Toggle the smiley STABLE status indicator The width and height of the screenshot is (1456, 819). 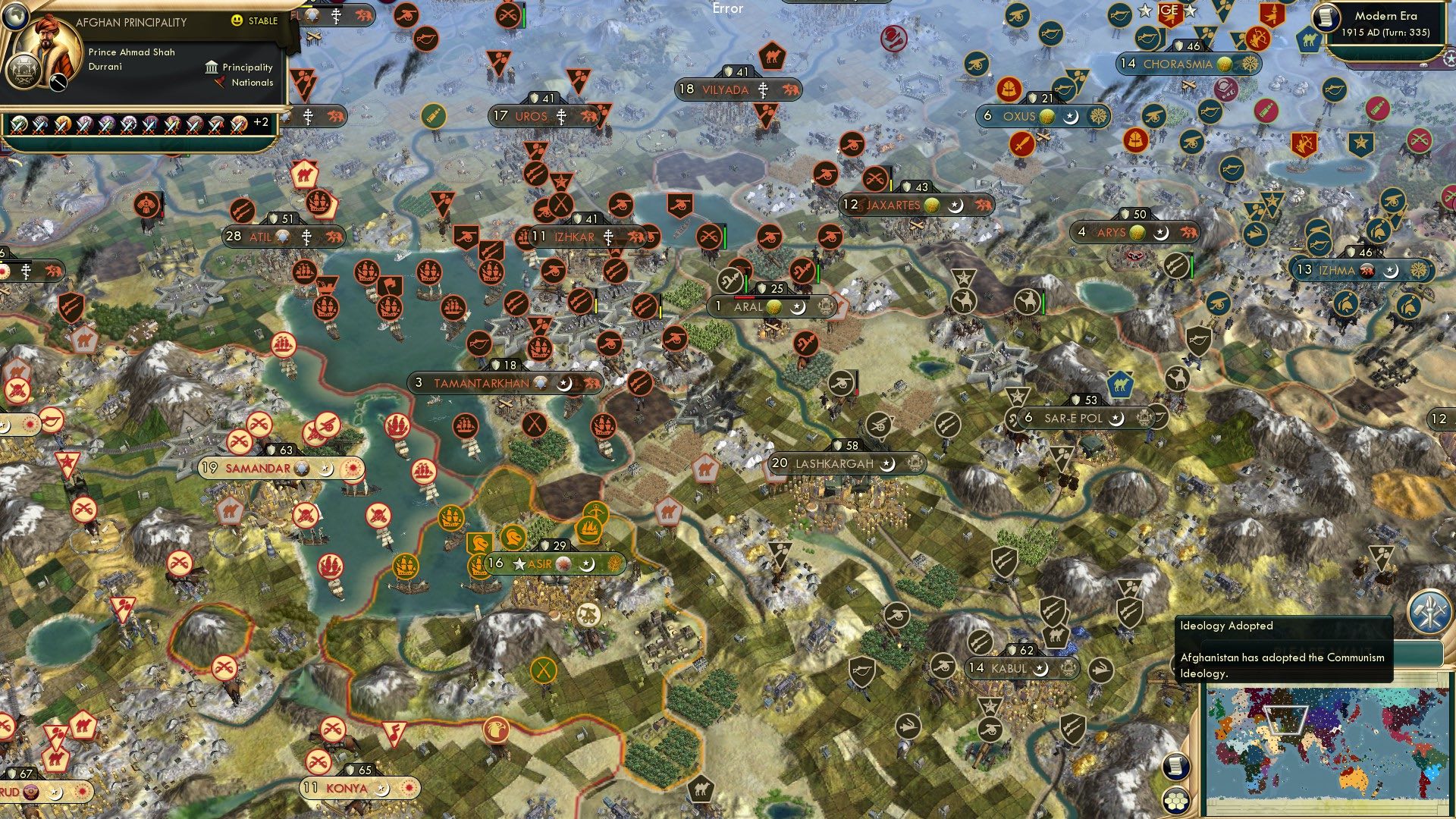239,21
